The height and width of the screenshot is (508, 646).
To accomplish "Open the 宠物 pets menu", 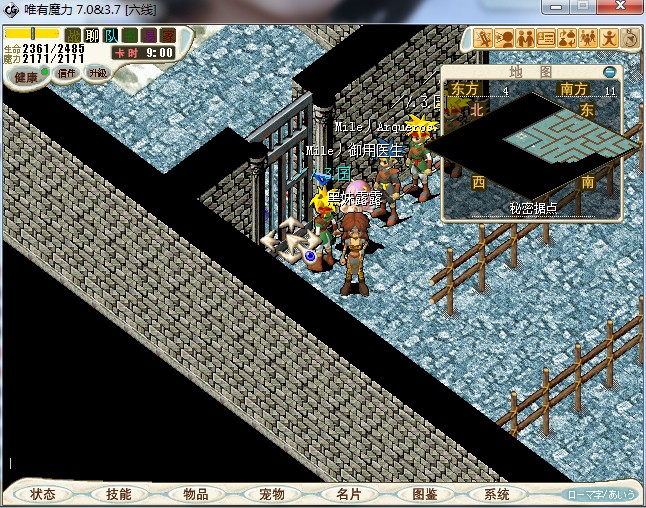I will pos(271,494).
